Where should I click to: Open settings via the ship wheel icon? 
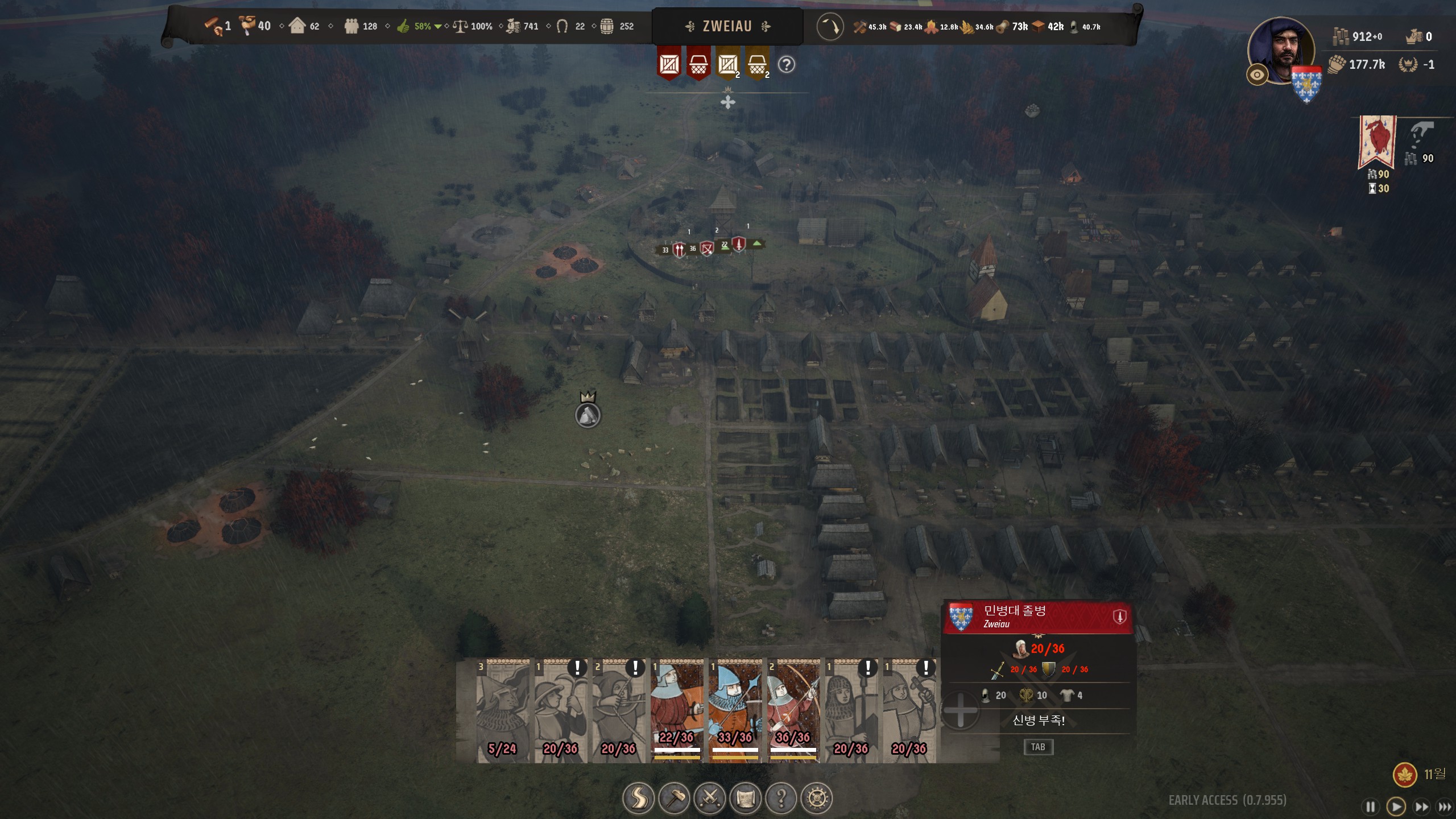(x=817, y=798)
